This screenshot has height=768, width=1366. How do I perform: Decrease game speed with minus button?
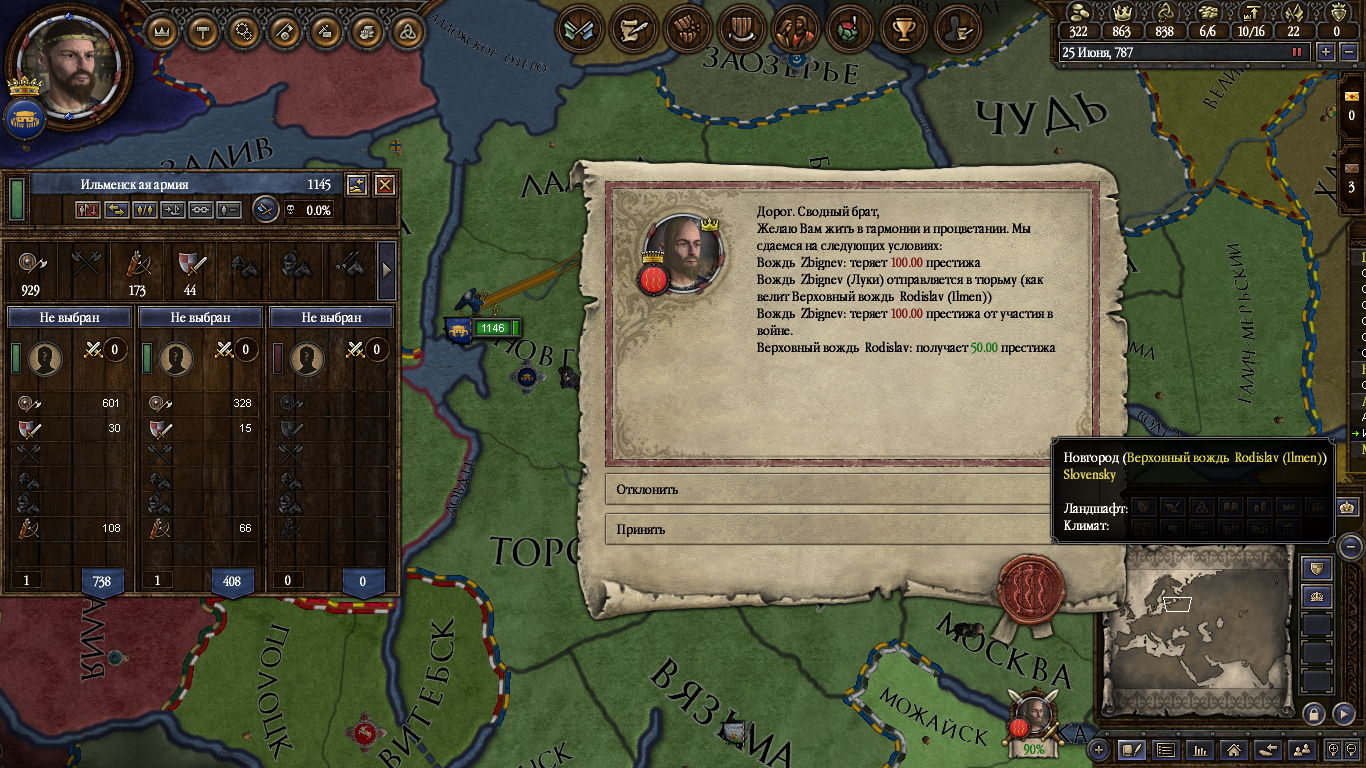[1349, 52]
